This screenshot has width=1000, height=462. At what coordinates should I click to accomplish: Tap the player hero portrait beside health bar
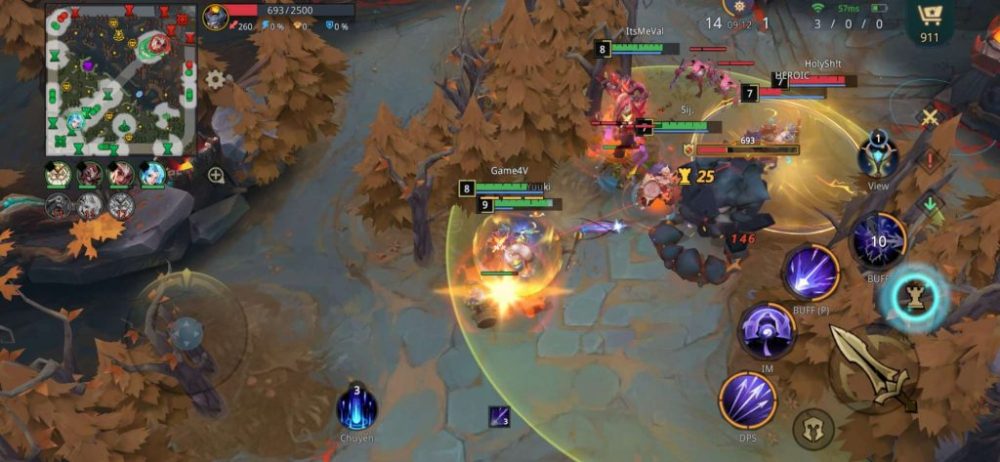[x=215, y=16]
